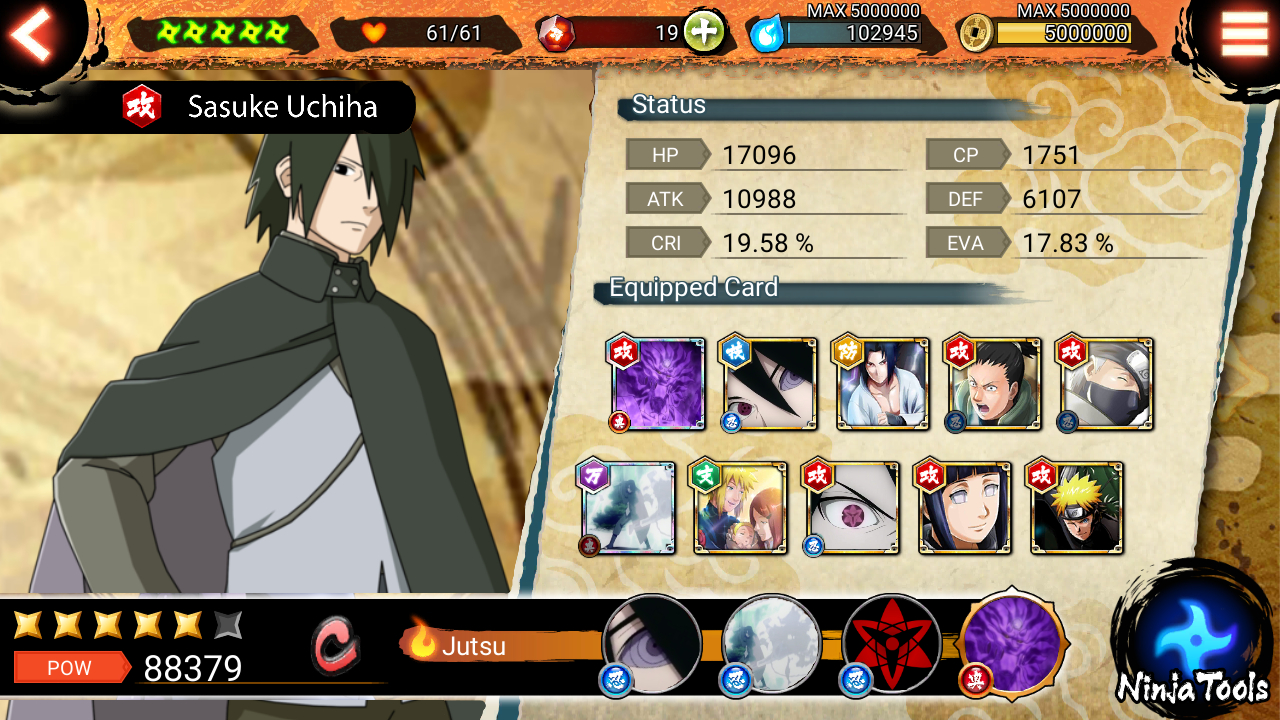Open the Ninja Tools menu
This screenshot has height=720, width=1280.
(1192, 645)
